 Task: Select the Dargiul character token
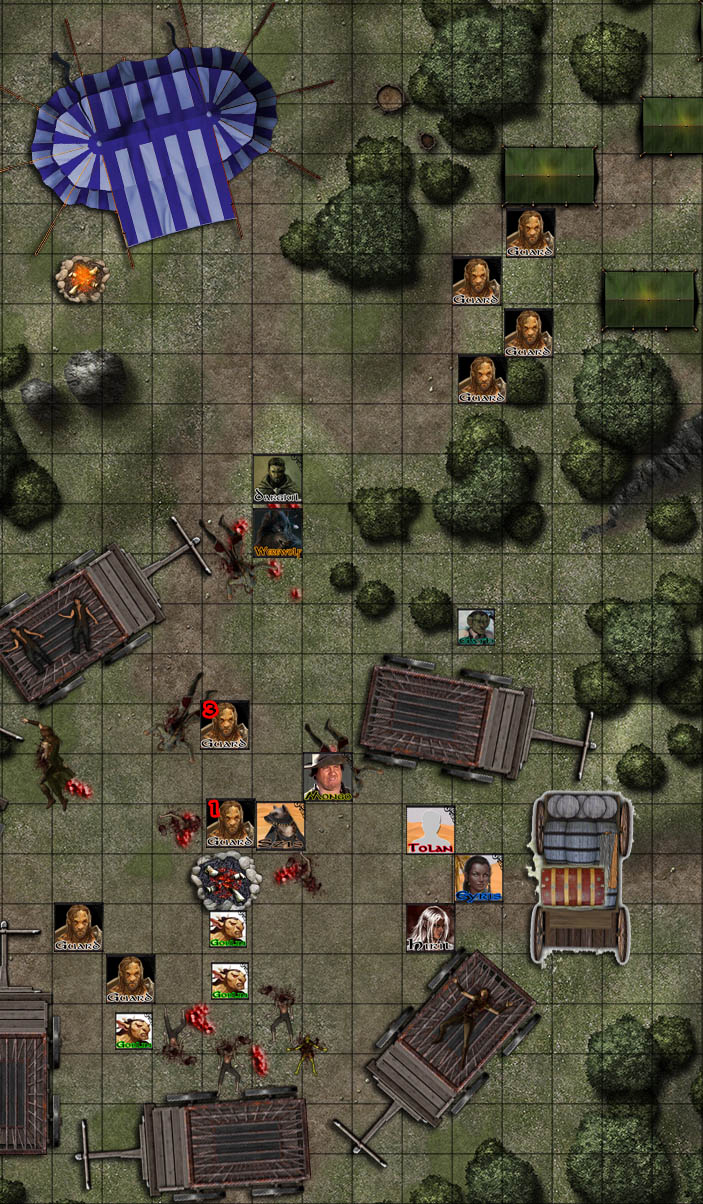click(x=277, y=480)
